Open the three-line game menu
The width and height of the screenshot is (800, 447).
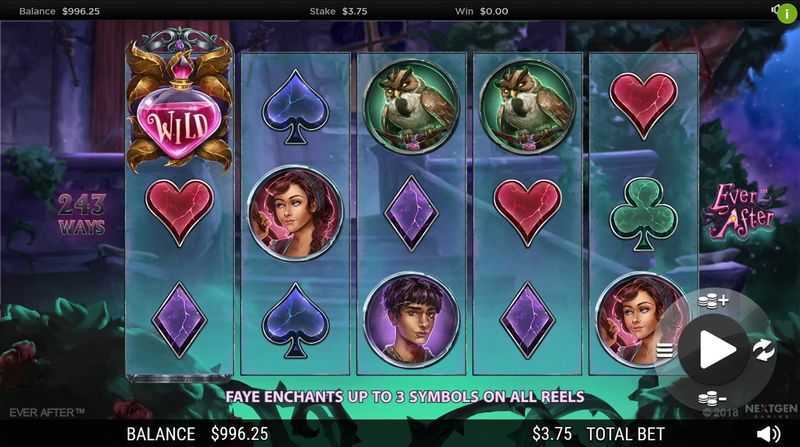665,349
